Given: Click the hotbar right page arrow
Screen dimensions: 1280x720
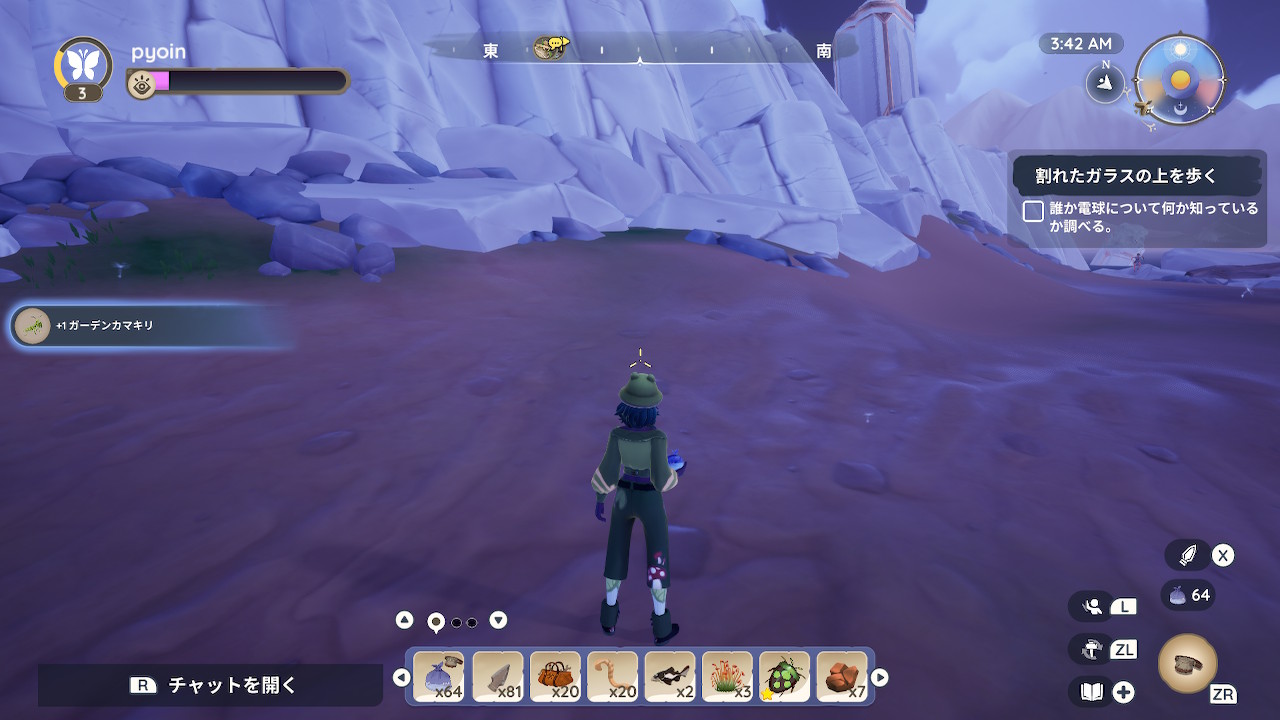Looking at the screenshot, I should pyautogui.click(x=879, y=677).
